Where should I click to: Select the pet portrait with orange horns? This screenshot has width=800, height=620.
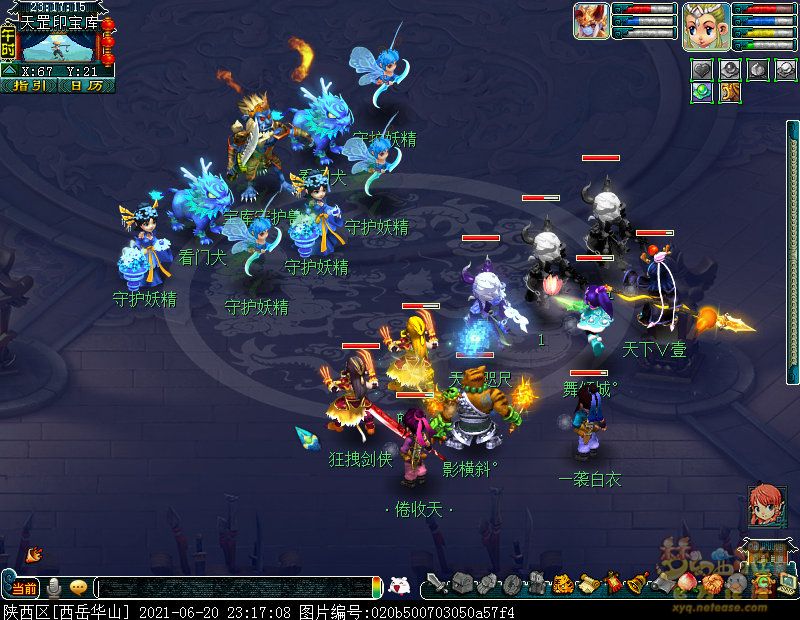tap(591, 21)
